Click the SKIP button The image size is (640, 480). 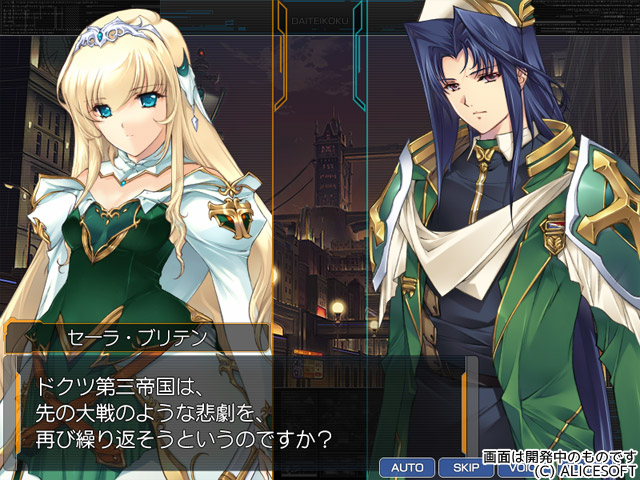(x=465, y=467)
